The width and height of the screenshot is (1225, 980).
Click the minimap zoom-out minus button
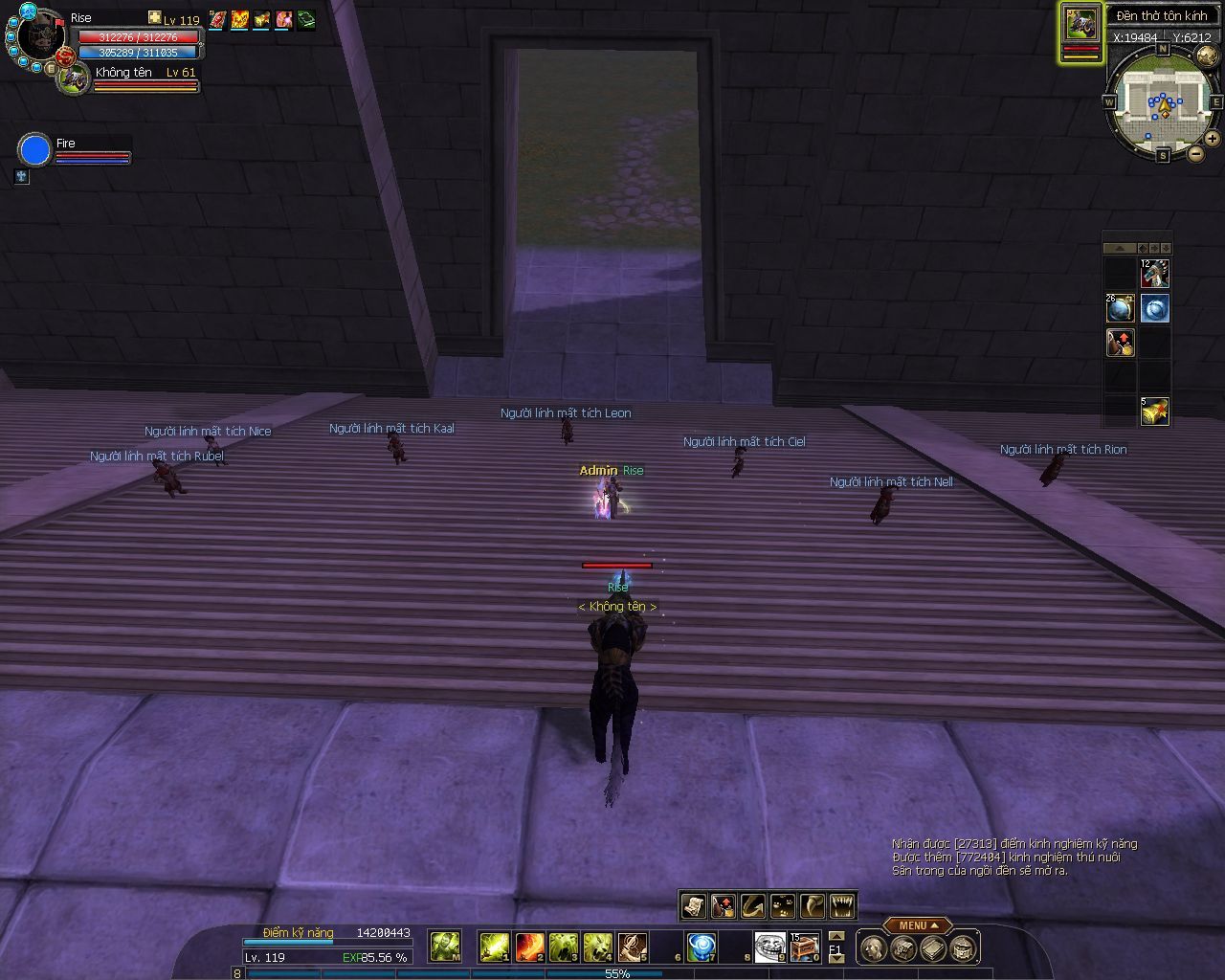click(x=1195, y=152)
